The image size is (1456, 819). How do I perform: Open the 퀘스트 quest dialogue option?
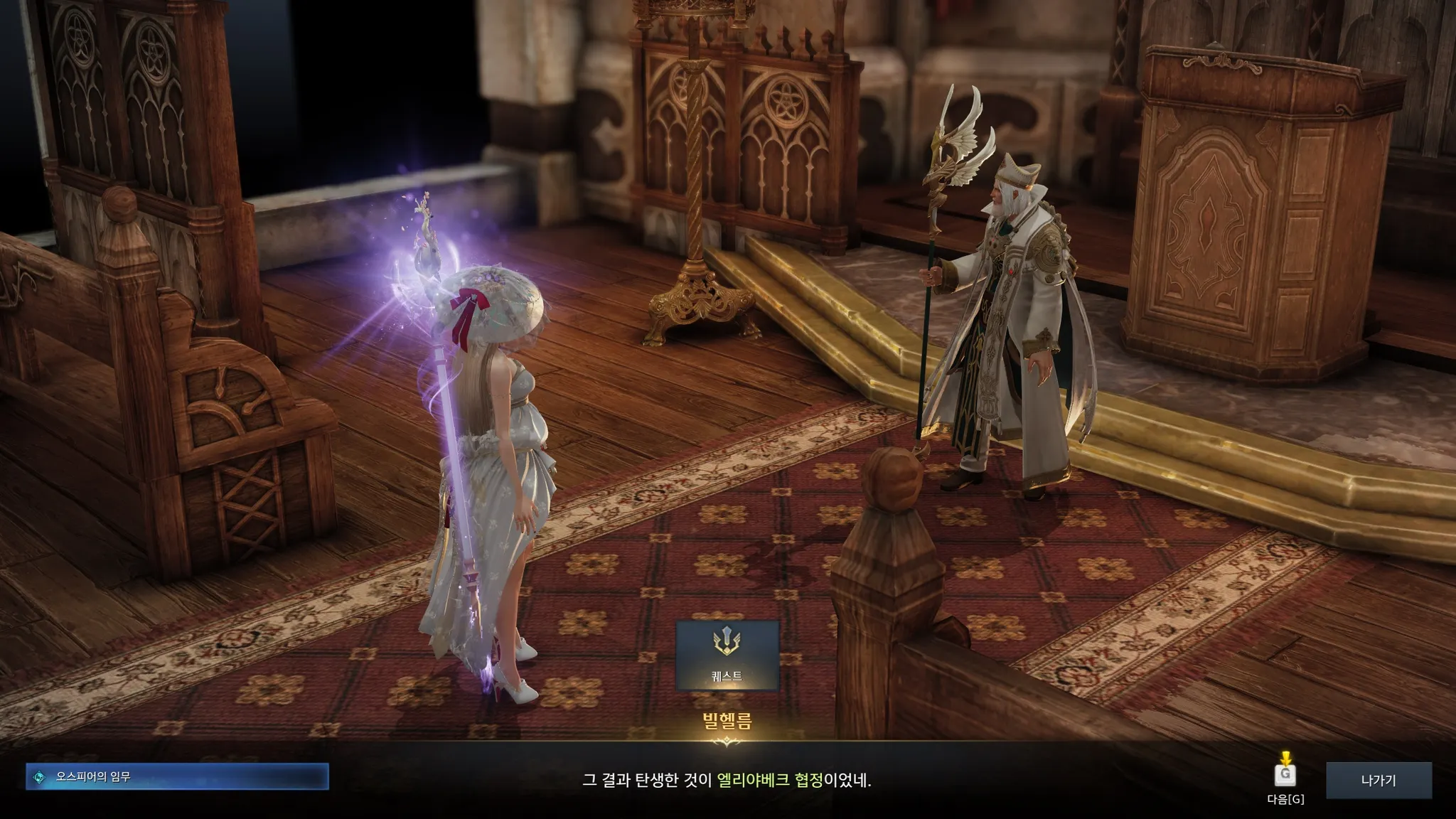pyautogui.click(x=727, y=655)
